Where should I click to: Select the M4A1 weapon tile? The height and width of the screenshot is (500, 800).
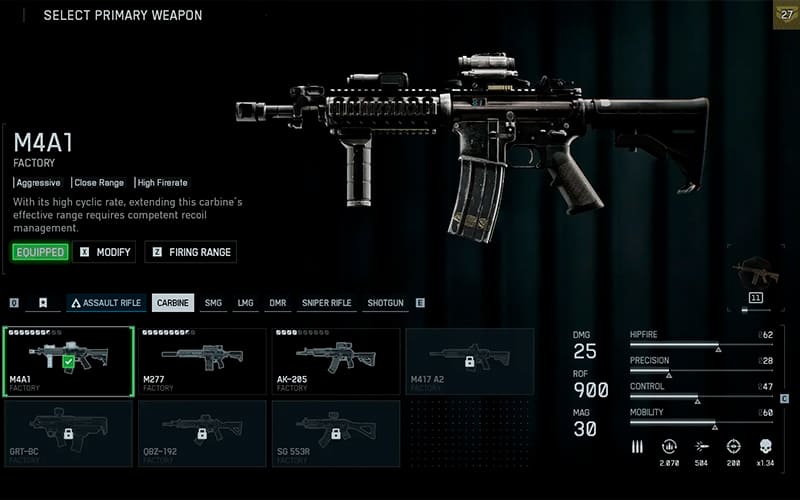69,361
